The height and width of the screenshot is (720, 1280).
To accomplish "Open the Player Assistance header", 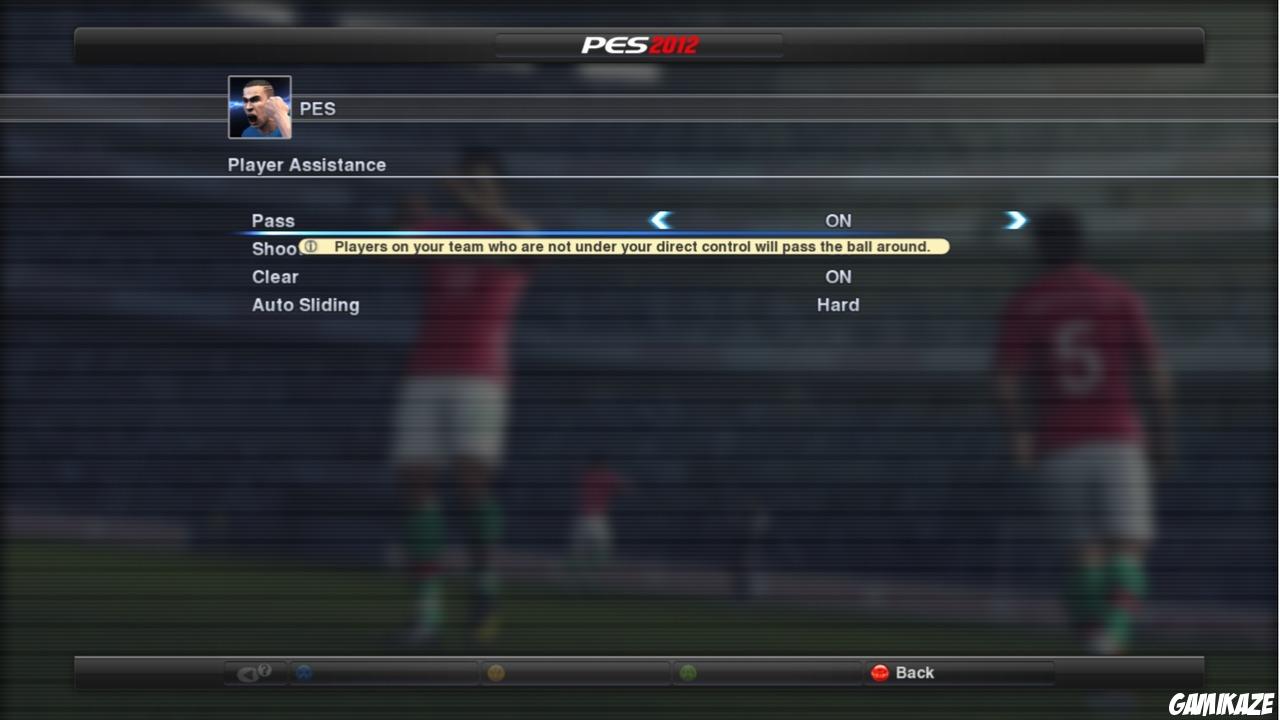I will pyautogui.click(x=307, y=164).
